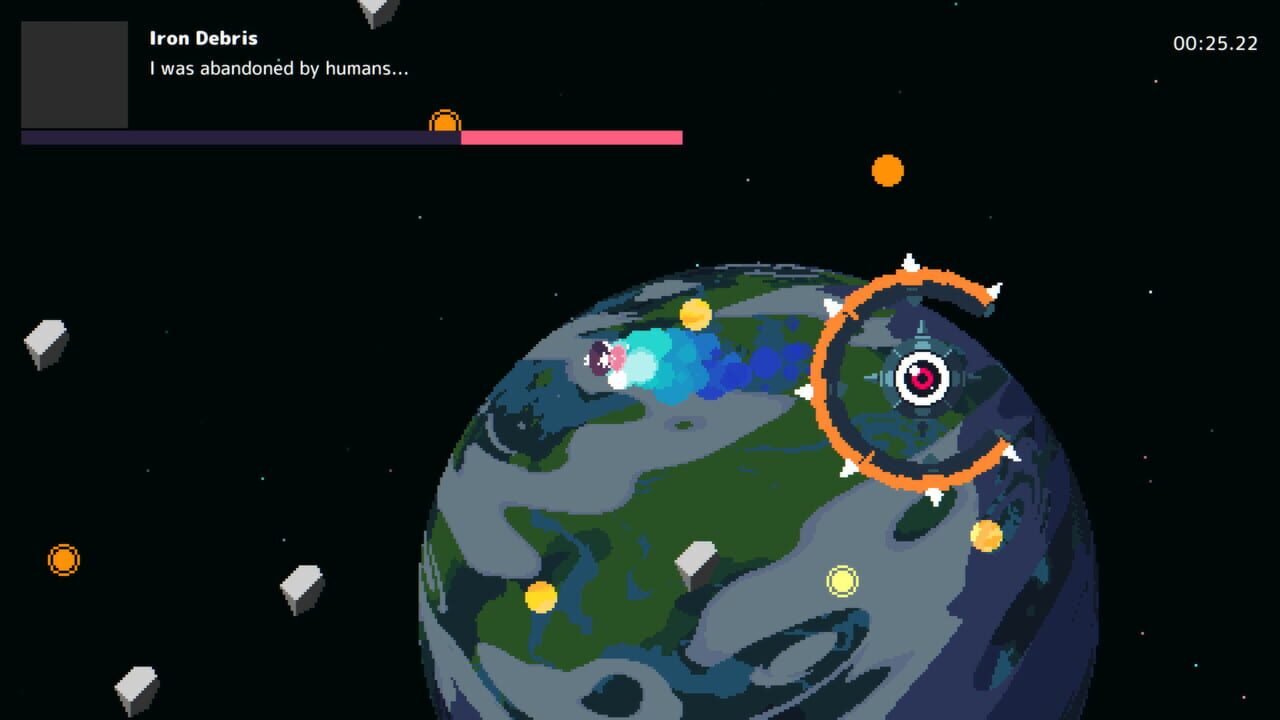The height and width of the screenshot is (720, 1280).
Task: Click the yellow coin above the blue trail
Action: [x=695, y=316]
